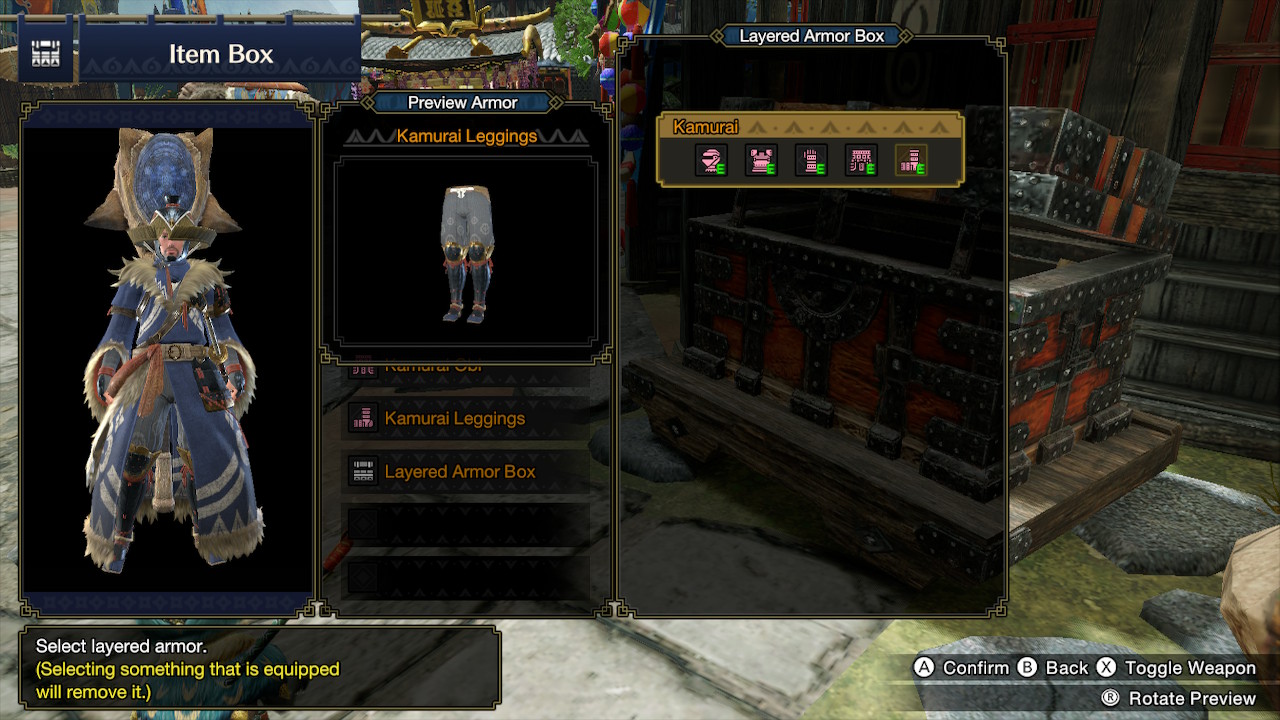The height and width of the screenshot is (720, 1280).
Task: Select the Kamurai Leggings list row
Action: [x=465, y=418]
